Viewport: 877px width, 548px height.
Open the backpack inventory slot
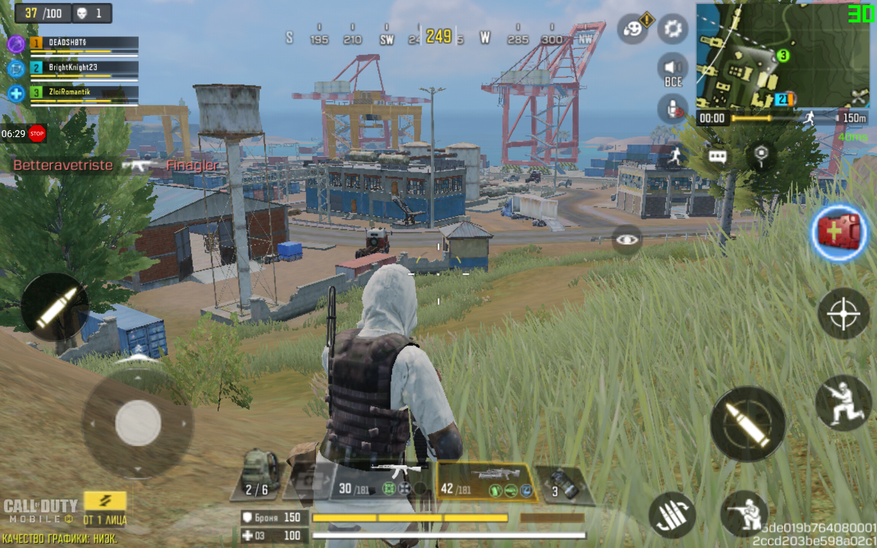coord(259,476)
